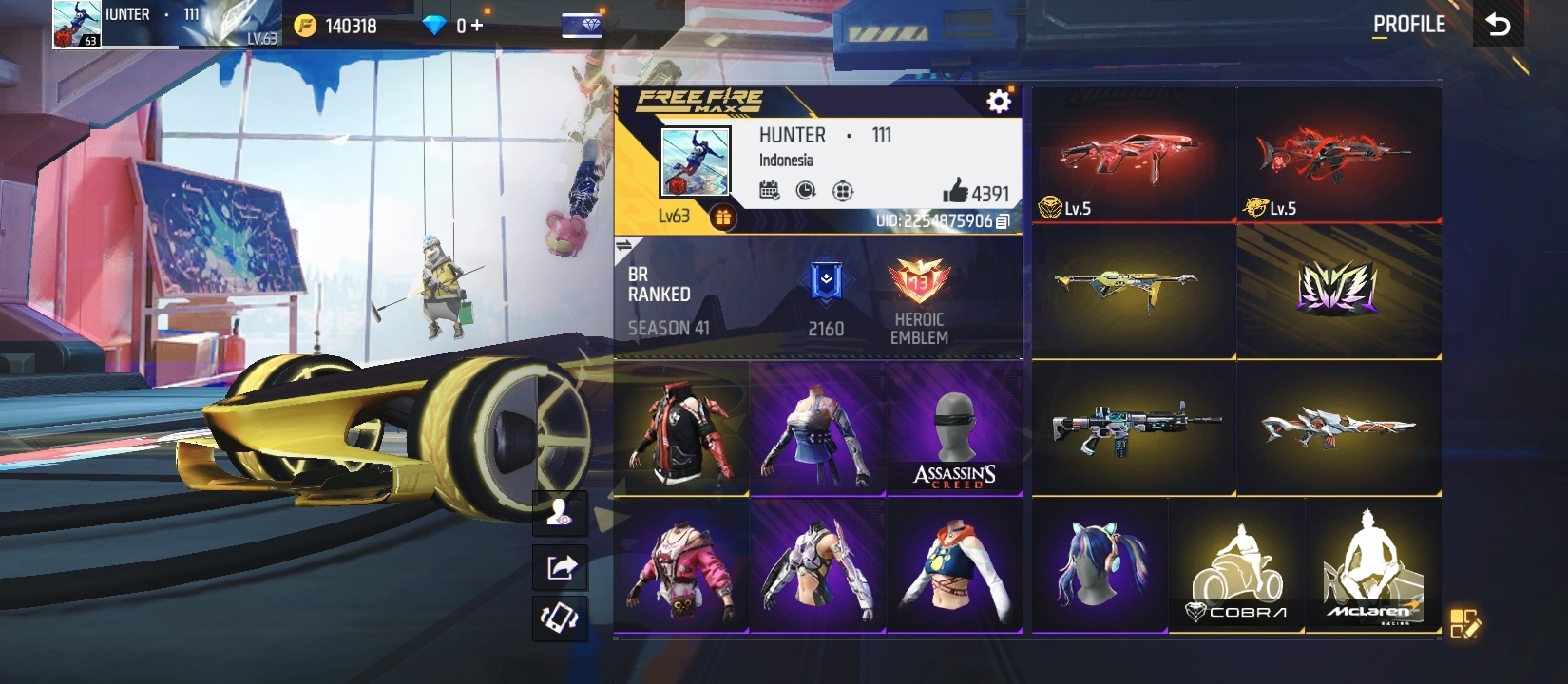Select the yellow and black gun skin
The image size is (1568, 684).
click(x=1133, y=290)
